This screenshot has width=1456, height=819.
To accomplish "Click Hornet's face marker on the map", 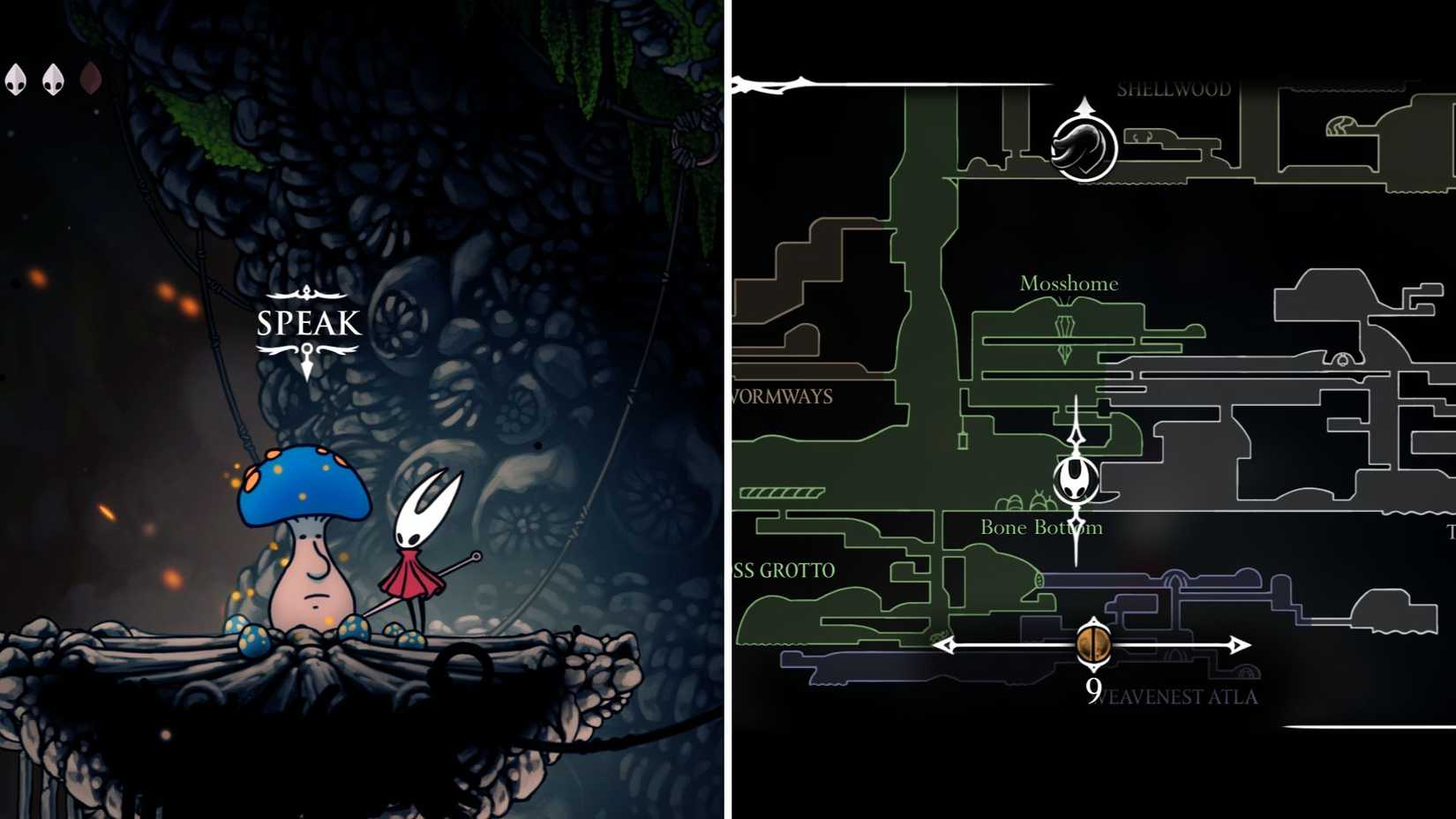I will [x=1075, y=481].
